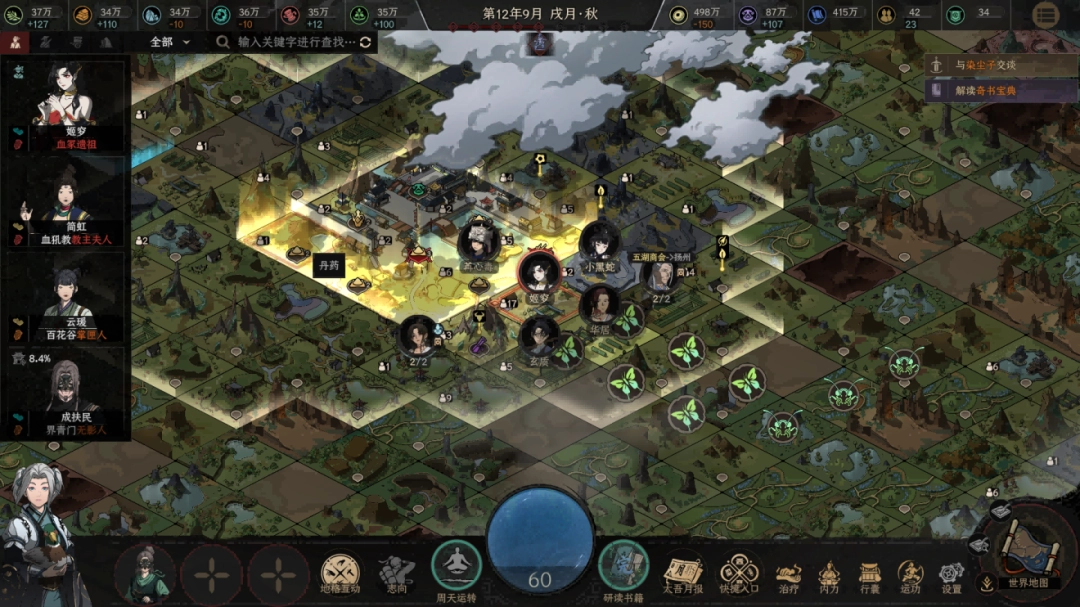The image size is (1080, 607).
Task: Open the 思向 panel
Action: (x=396, y=572)
